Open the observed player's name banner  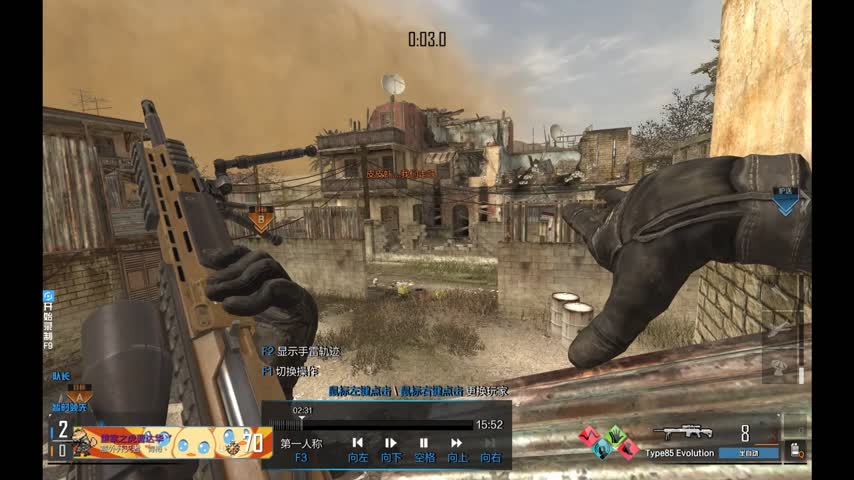pyautogui.click(x=170, y=441)
